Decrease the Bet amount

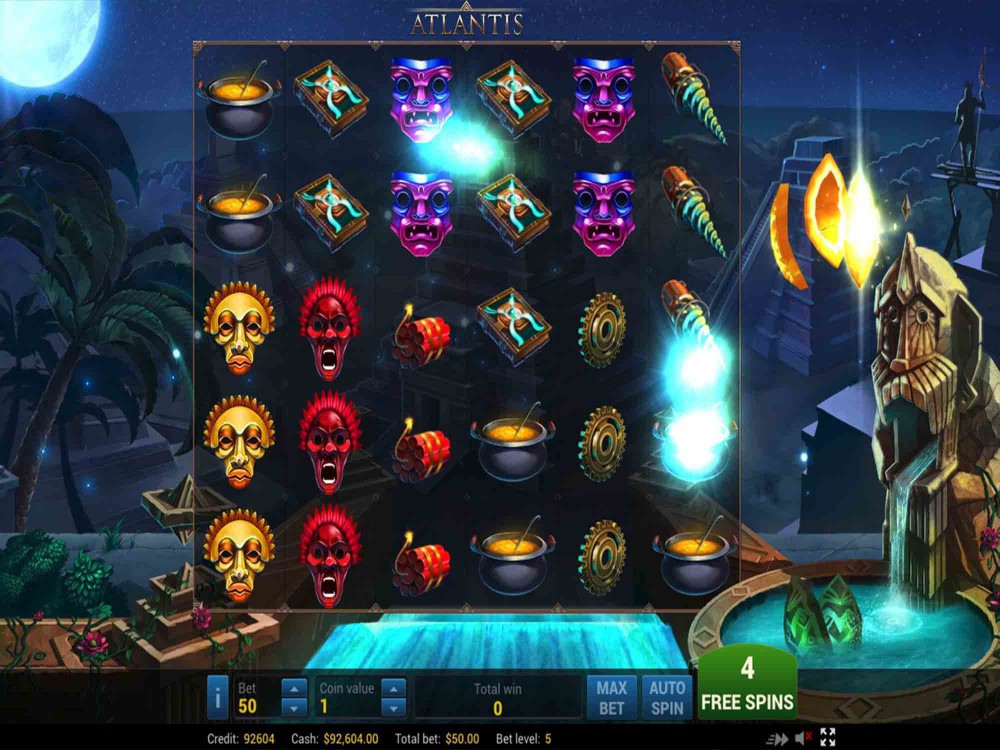tap(294, 707)
